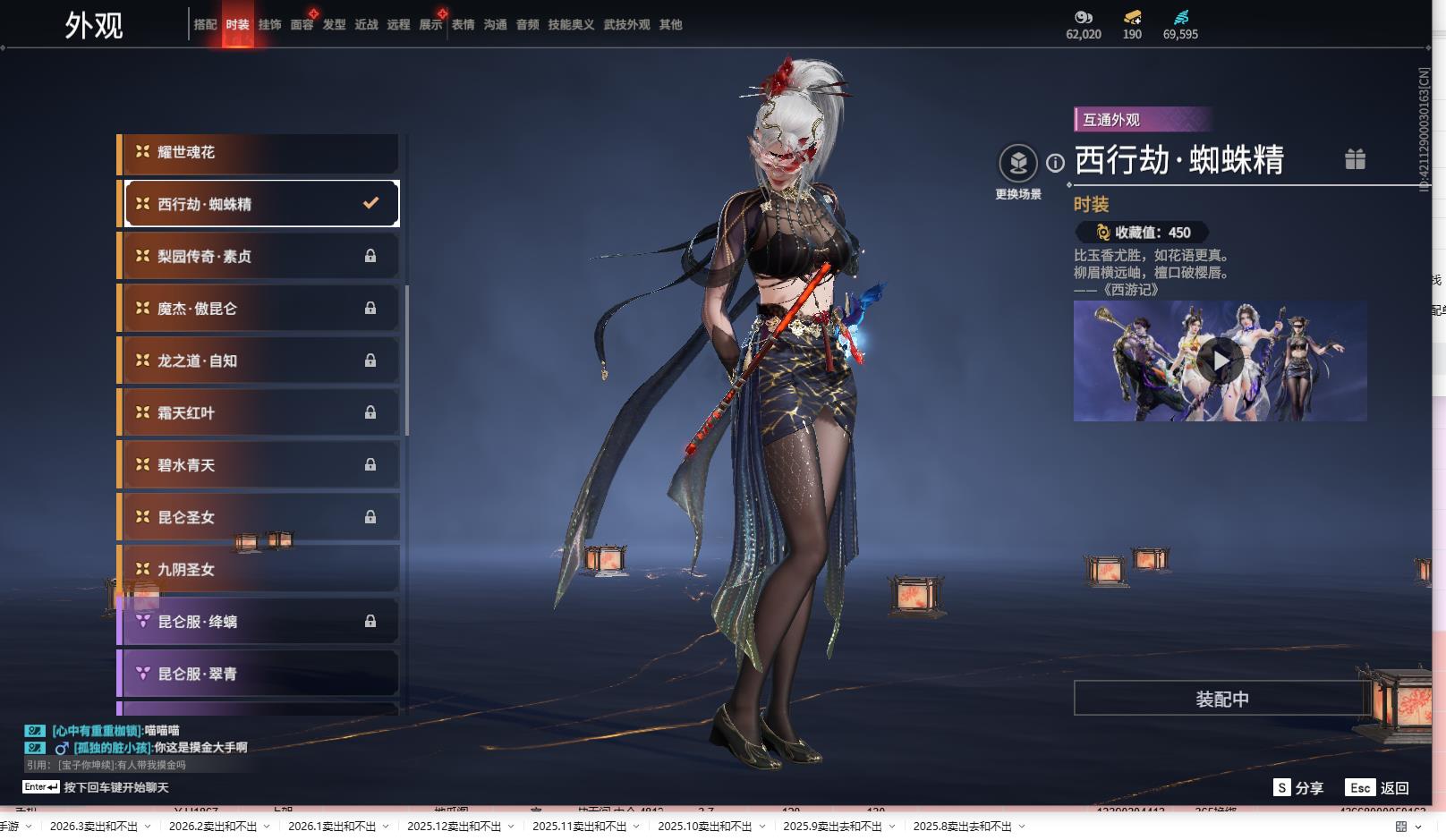Go to the 发型 hairstyle tab
The height and width of the screenshot is (840, 1446).
click(x=334, y=25)
